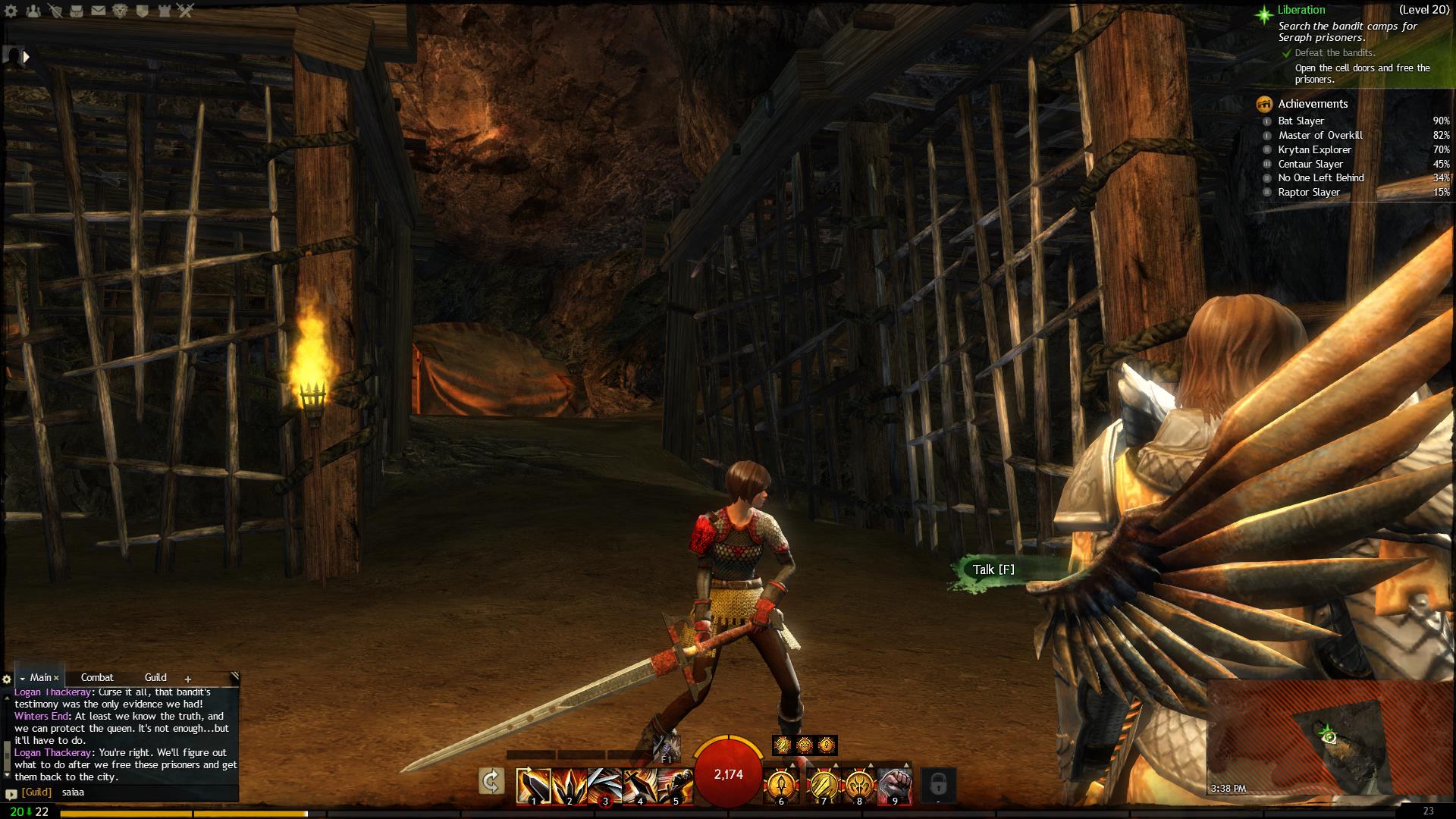This screenshot has height=819, width=1456.
Task: Add a new chat tab
Action: tap(188, 679)
